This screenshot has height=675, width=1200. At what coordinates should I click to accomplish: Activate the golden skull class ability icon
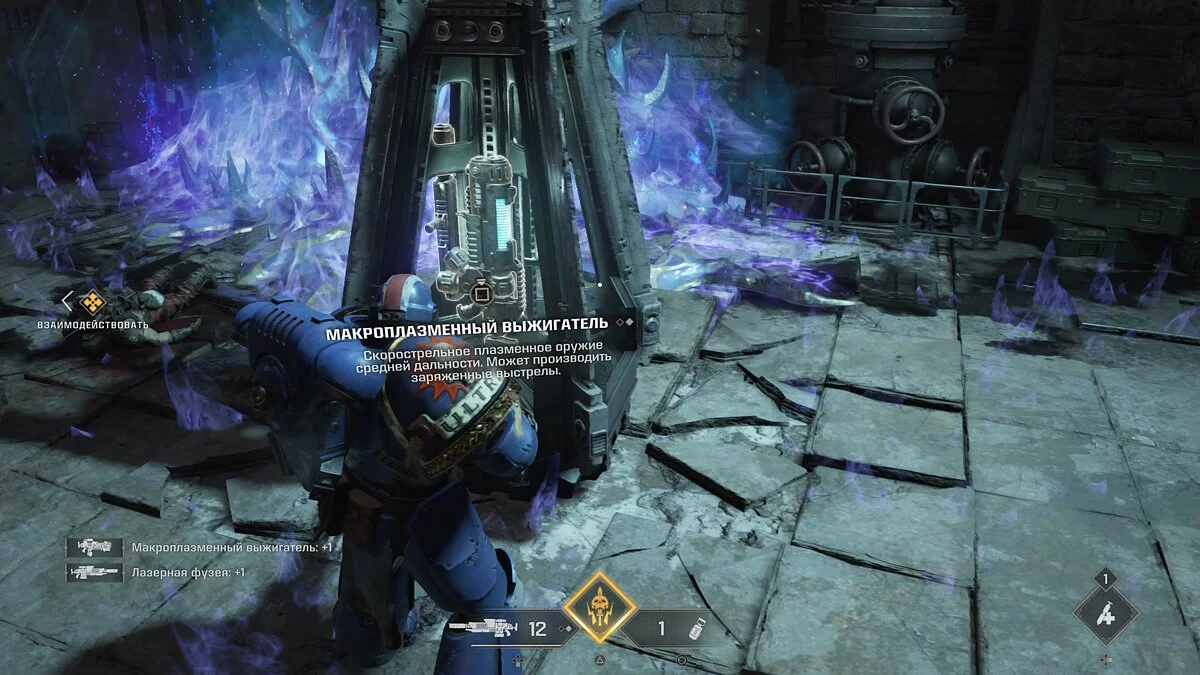coord(599,606)
